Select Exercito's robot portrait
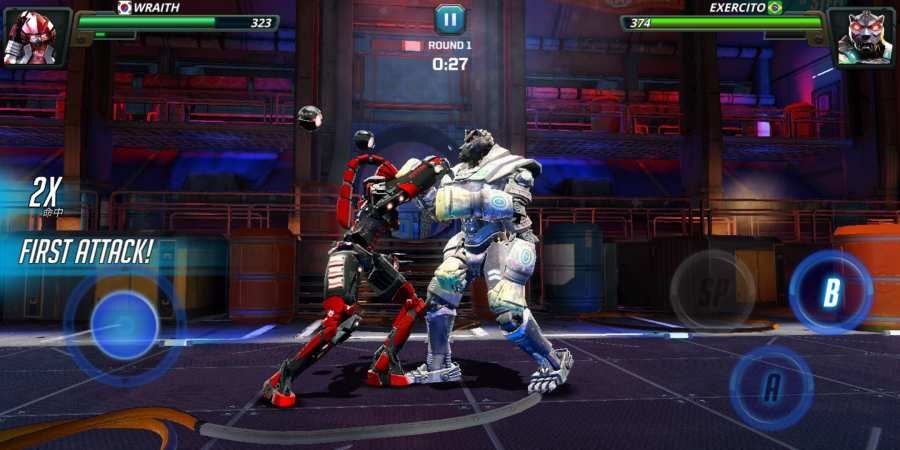 [x=864, y=38]
